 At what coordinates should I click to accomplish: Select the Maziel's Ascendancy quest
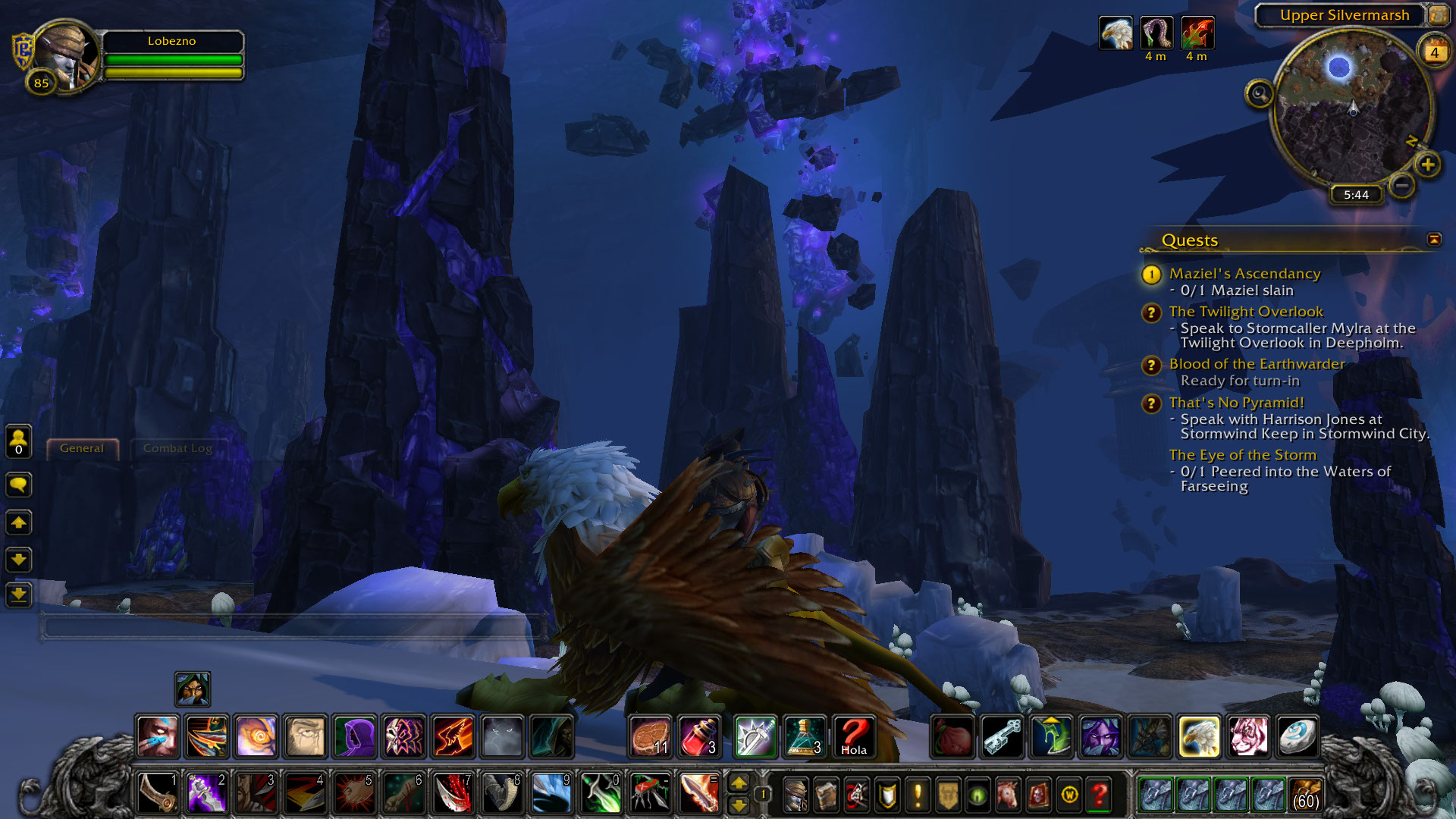(1244, 274)
